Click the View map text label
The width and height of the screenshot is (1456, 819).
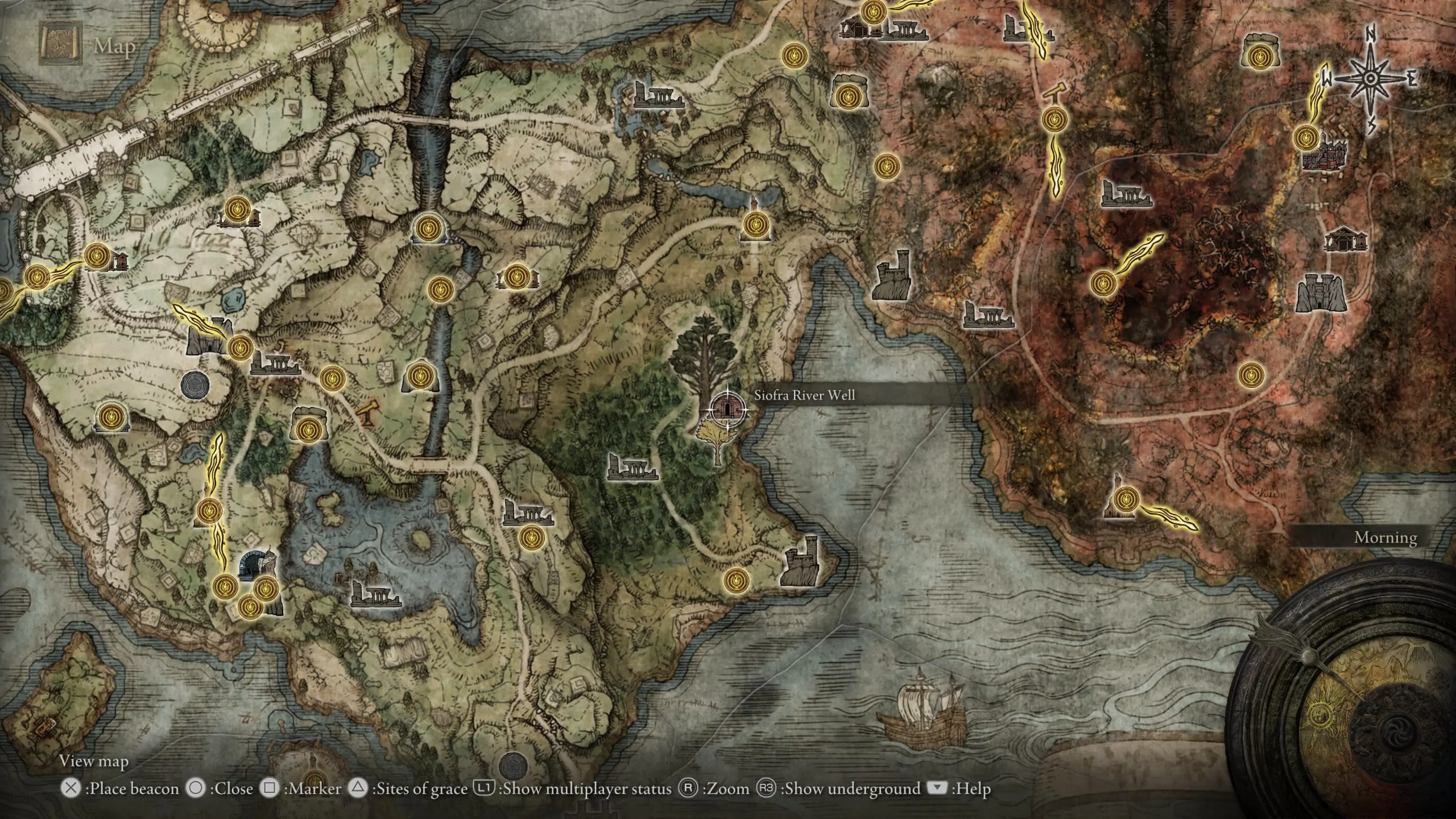coord(94,761)
